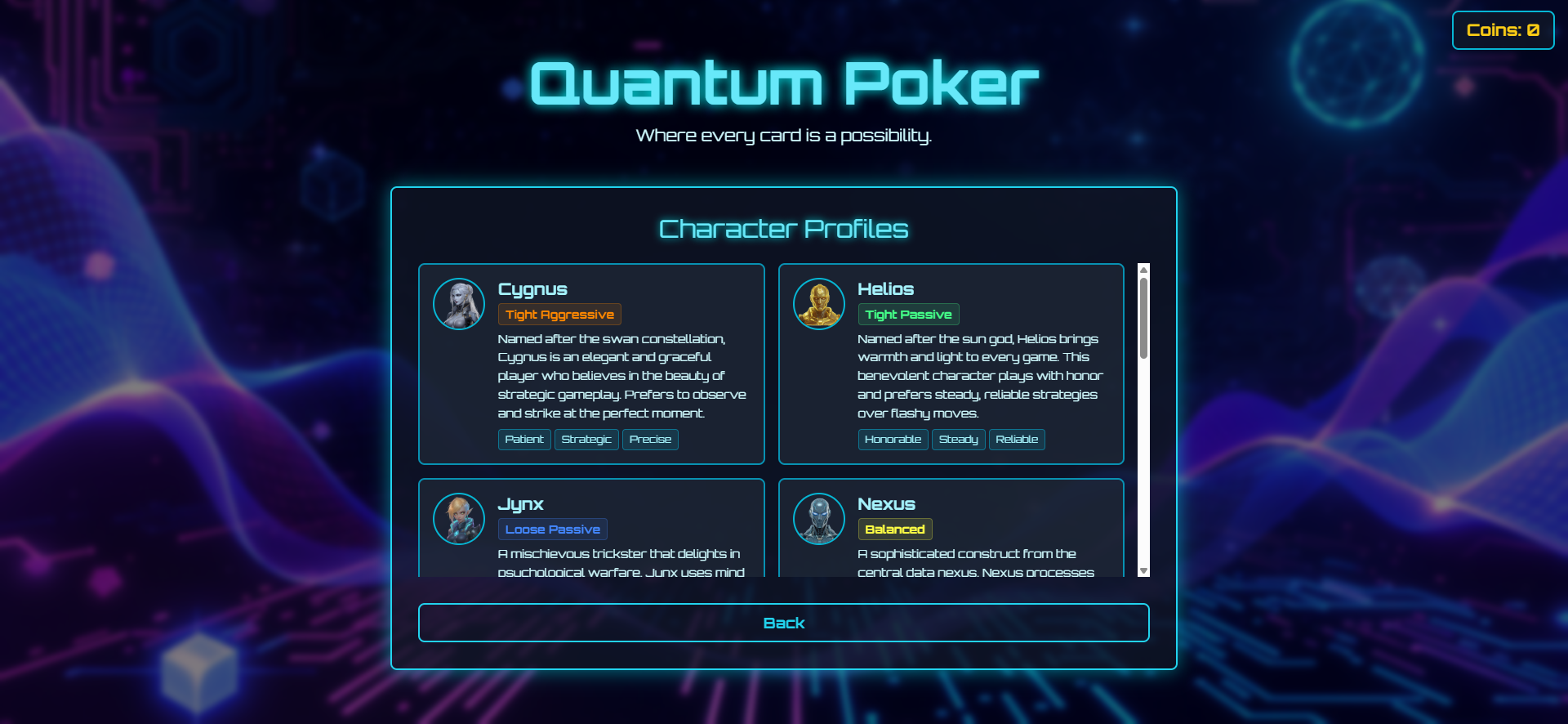This screenshot has height=724, width=1568.
Task: Click the Back button
Action: point(783,622)
